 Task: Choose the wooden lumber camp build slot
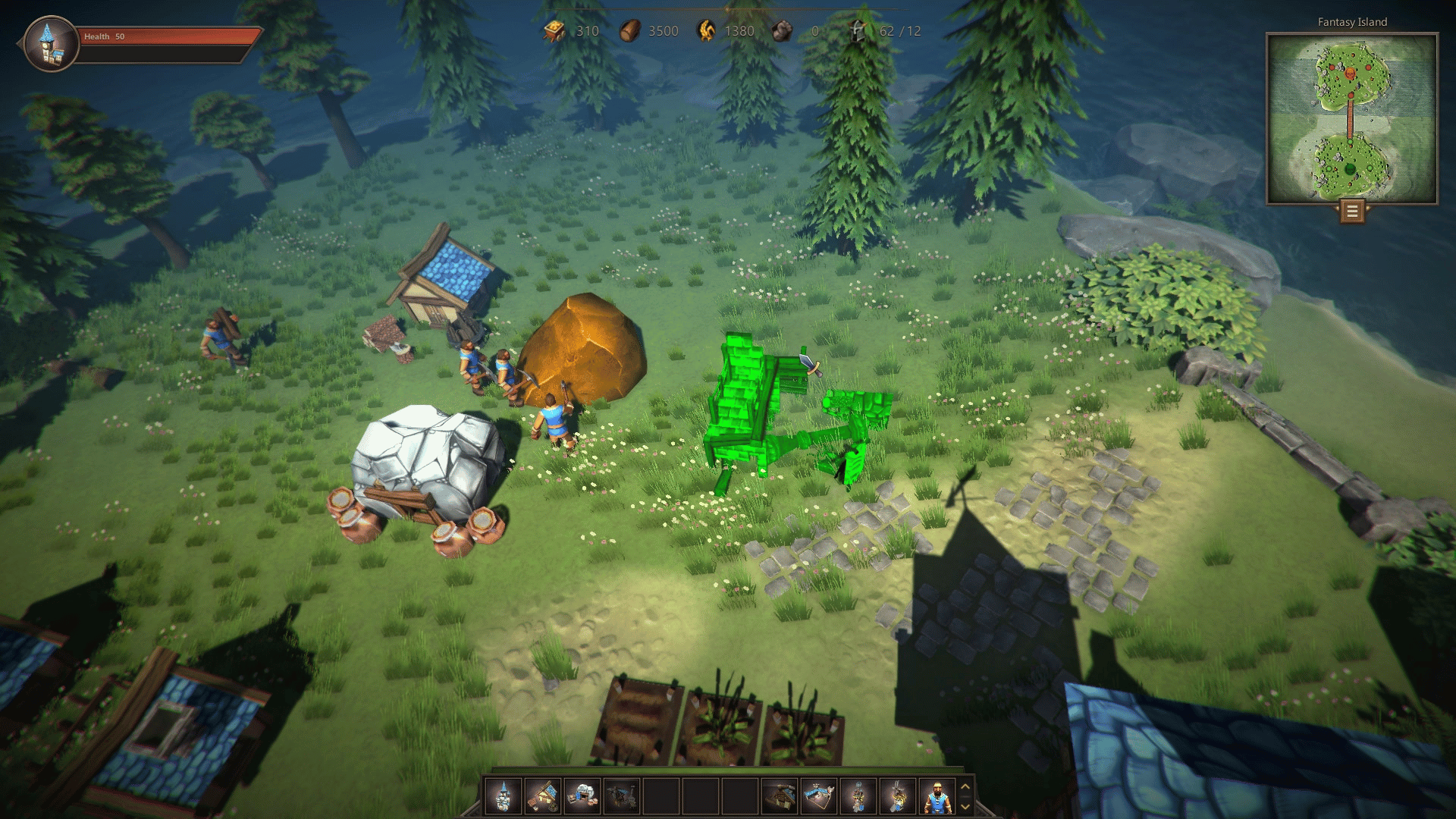point(780,797)
